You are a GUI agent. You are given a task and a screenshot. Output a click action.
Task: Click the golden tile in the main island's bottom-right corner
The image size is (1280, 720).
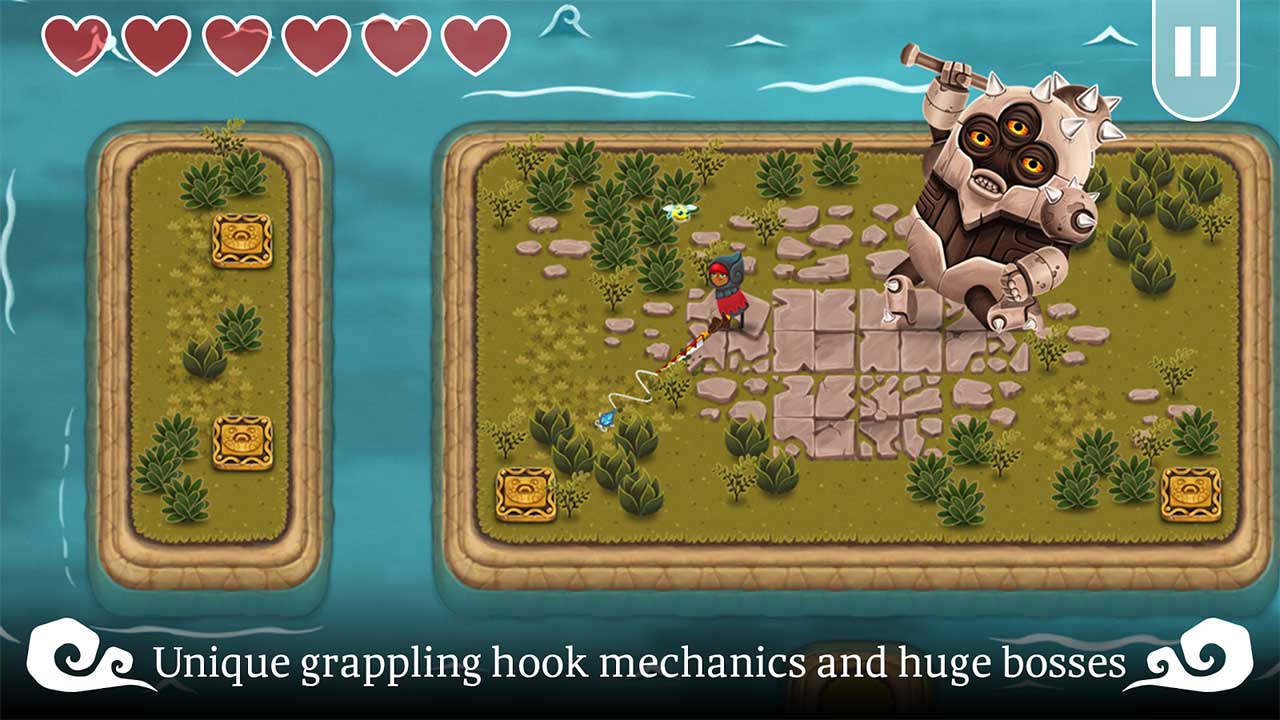coord(1192,492)
